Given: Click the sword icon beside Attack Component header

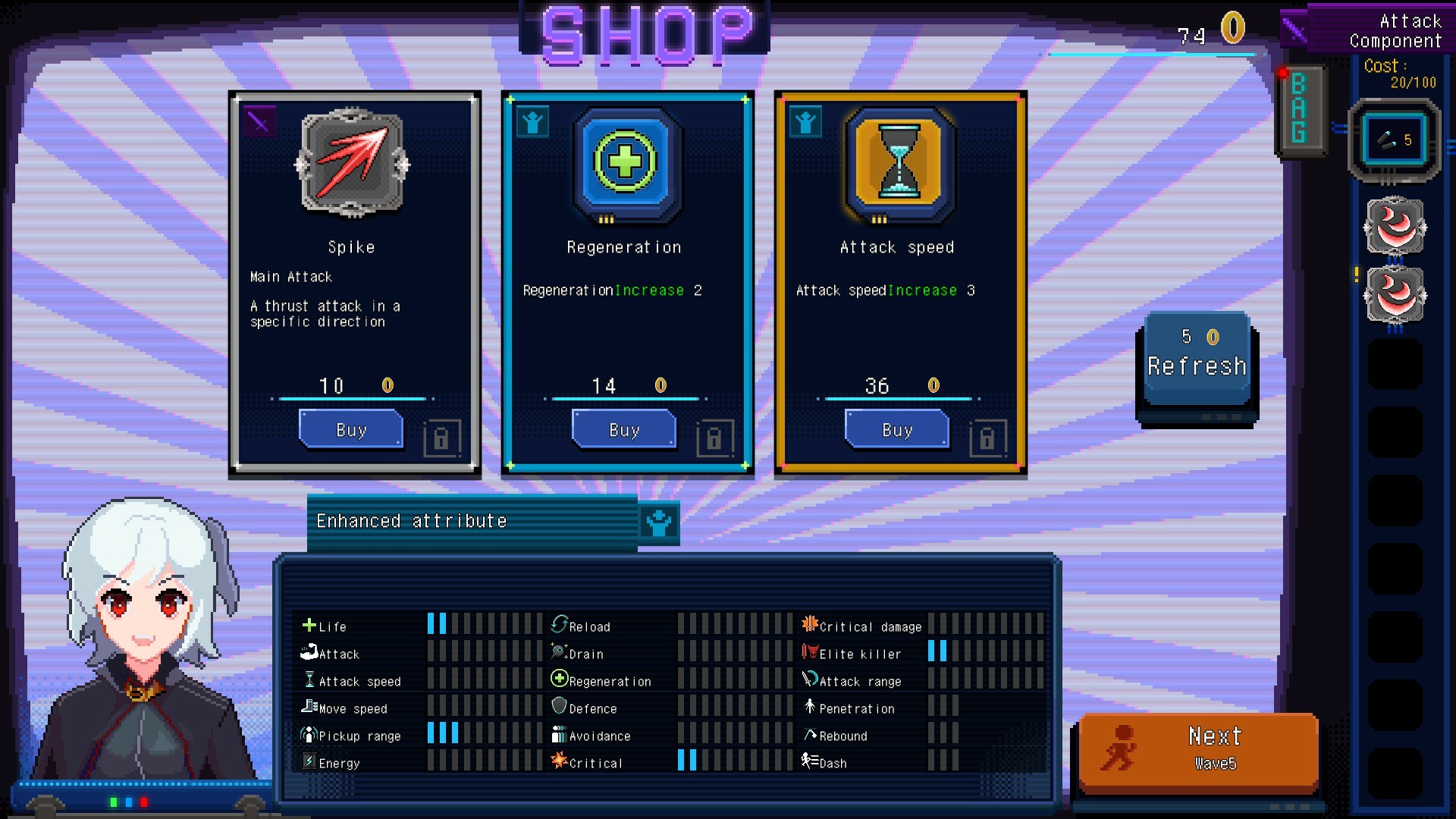Looking at the screenshot, I should (x=1294, y=27).
